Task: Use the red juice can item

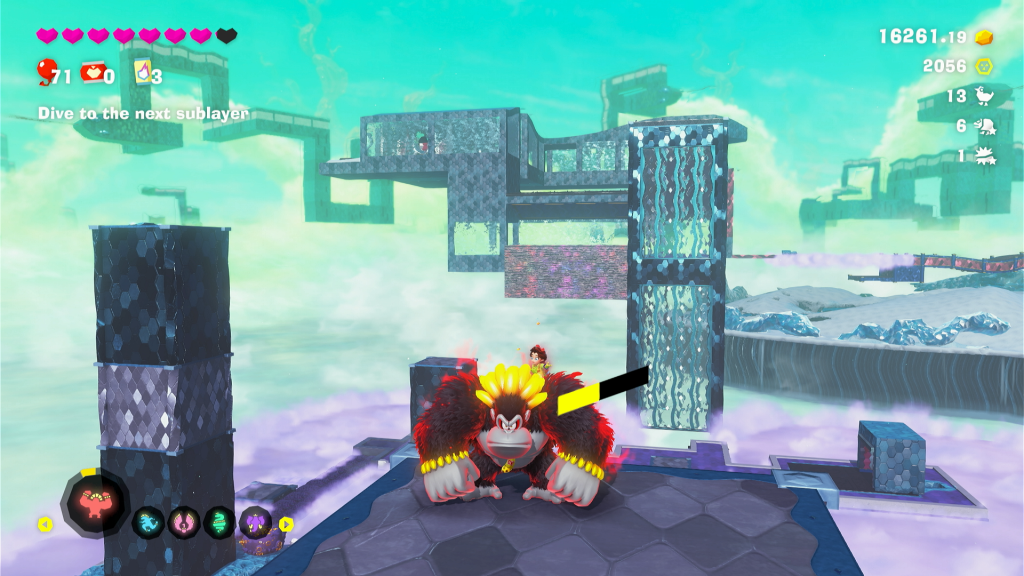Action: coord(93,72)
